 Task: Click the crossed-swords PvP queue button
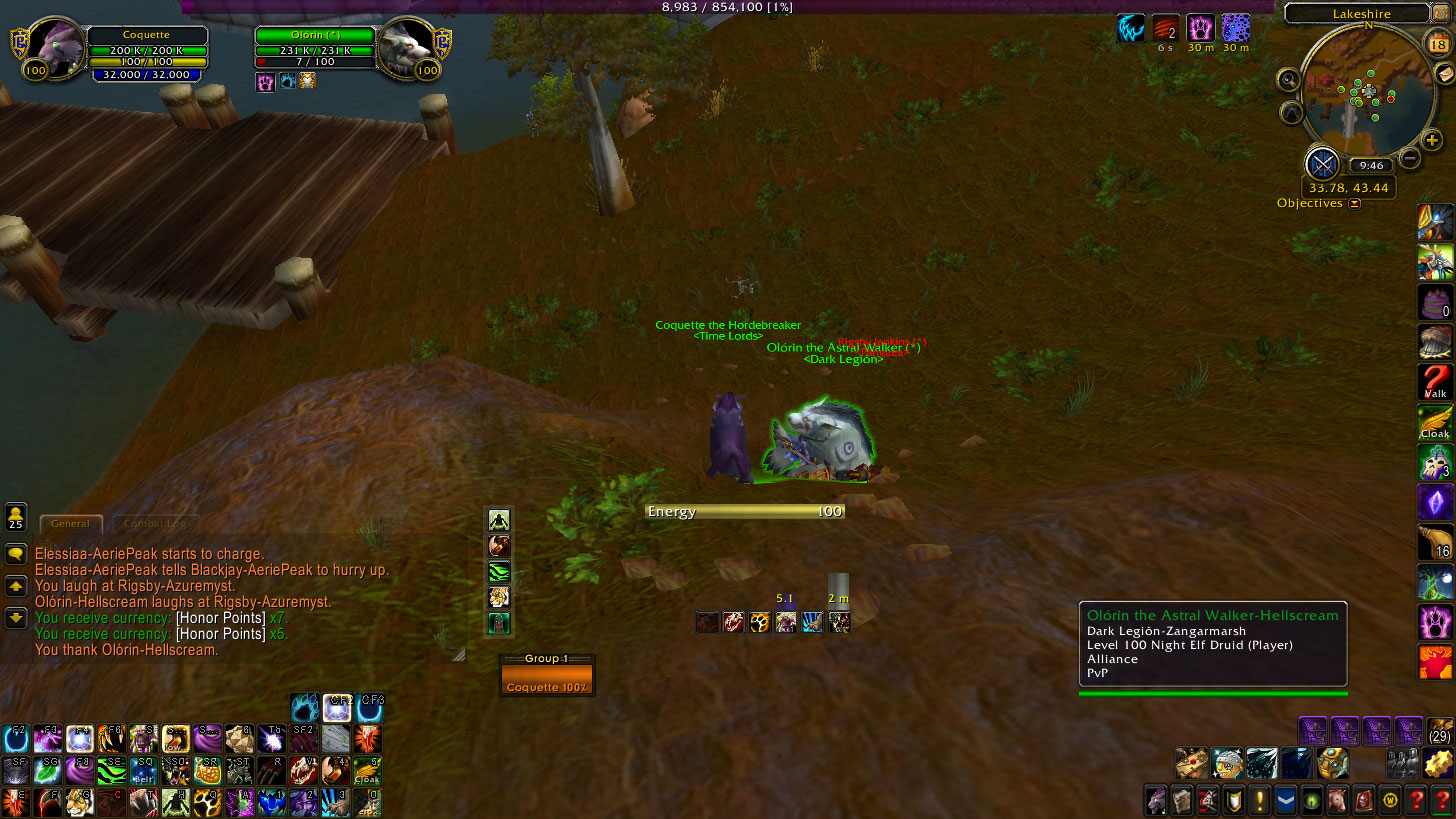click(1323, 163)
